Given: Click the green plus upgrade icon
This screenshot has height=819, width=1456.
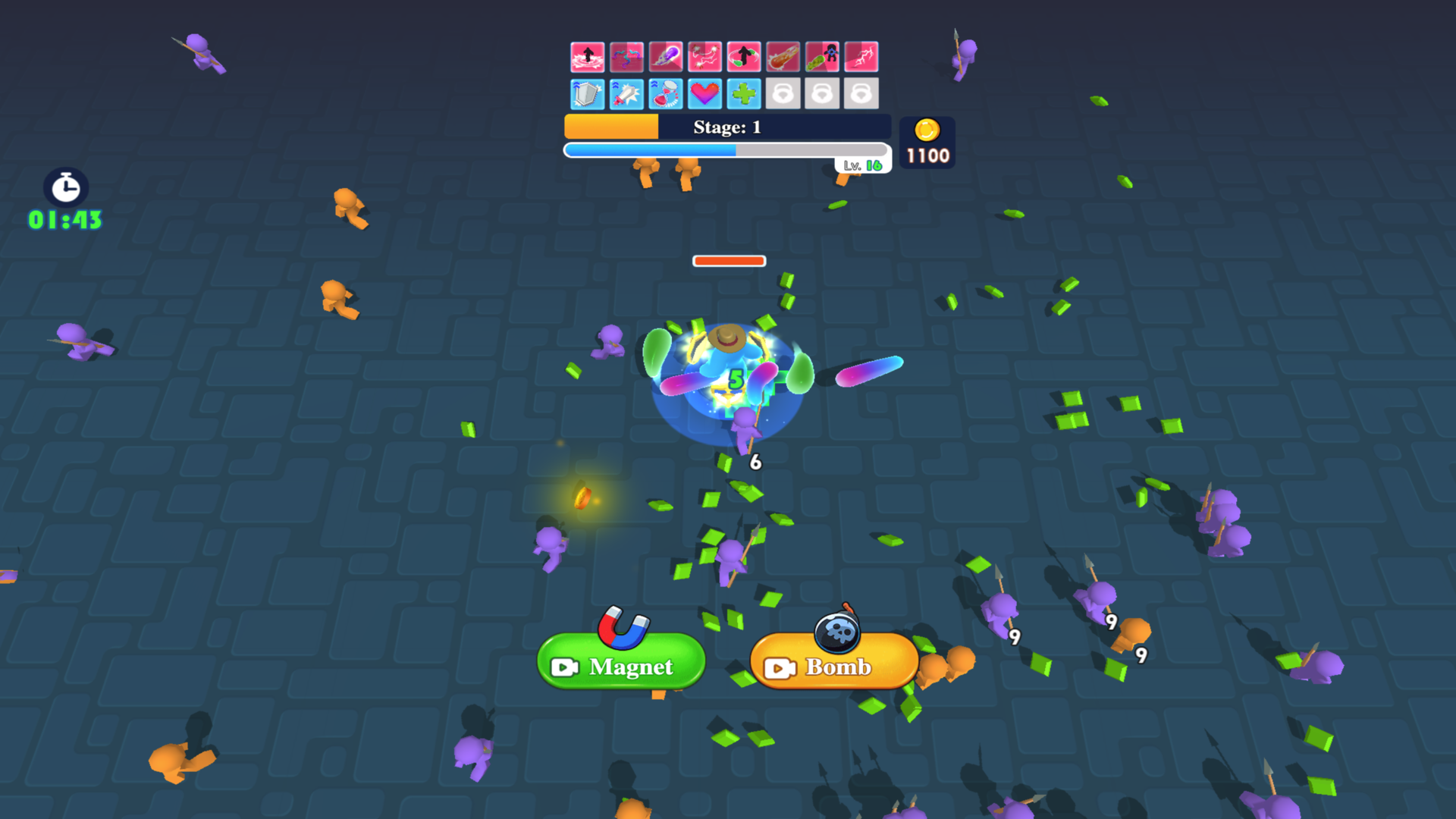Looking at the screenshot, I should (744, 95).
